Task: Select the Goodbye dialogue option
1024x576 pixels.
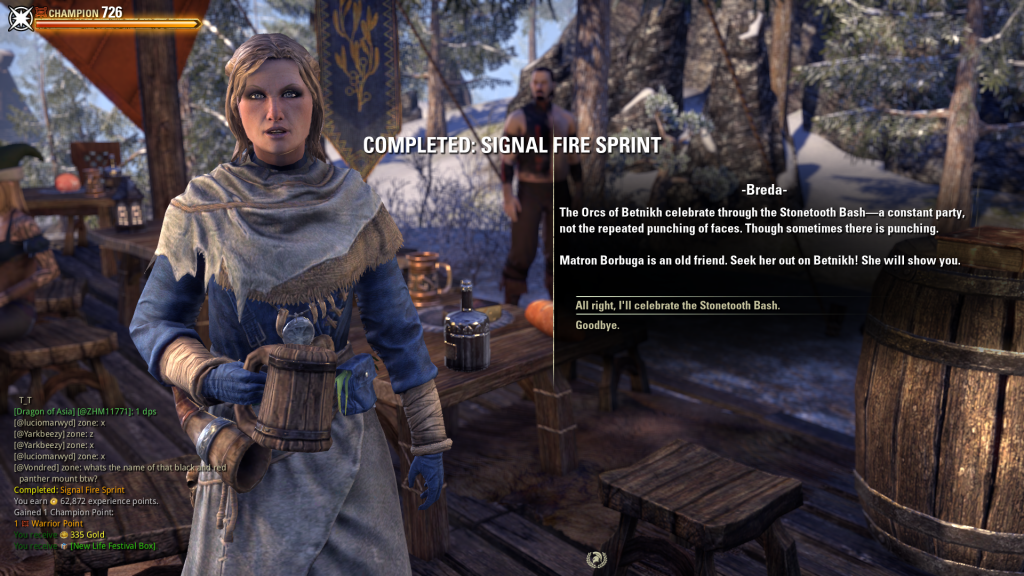Action: point(597,325)
